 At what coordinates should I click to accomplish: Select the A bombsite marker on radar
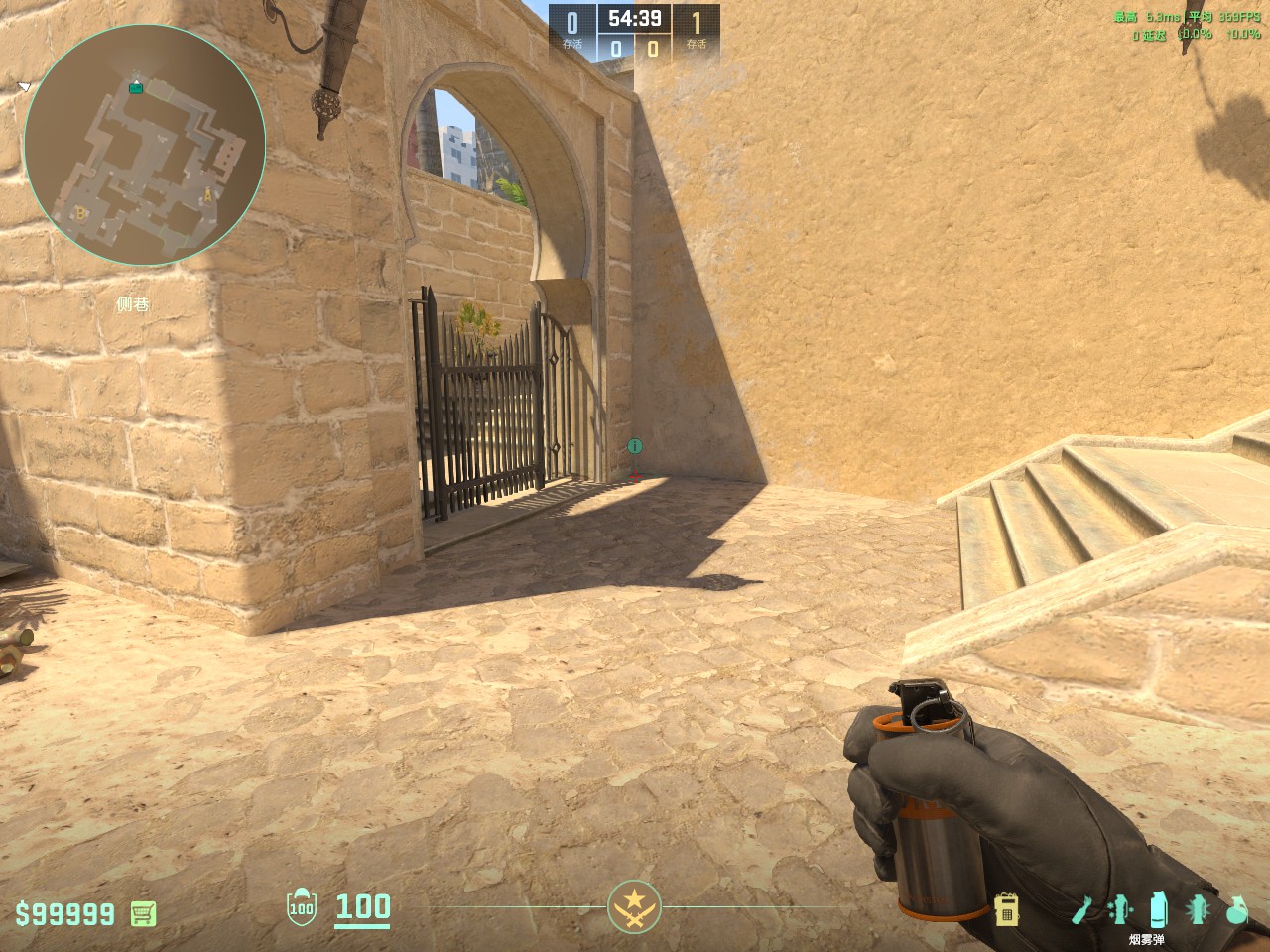(x=208, y=196)
